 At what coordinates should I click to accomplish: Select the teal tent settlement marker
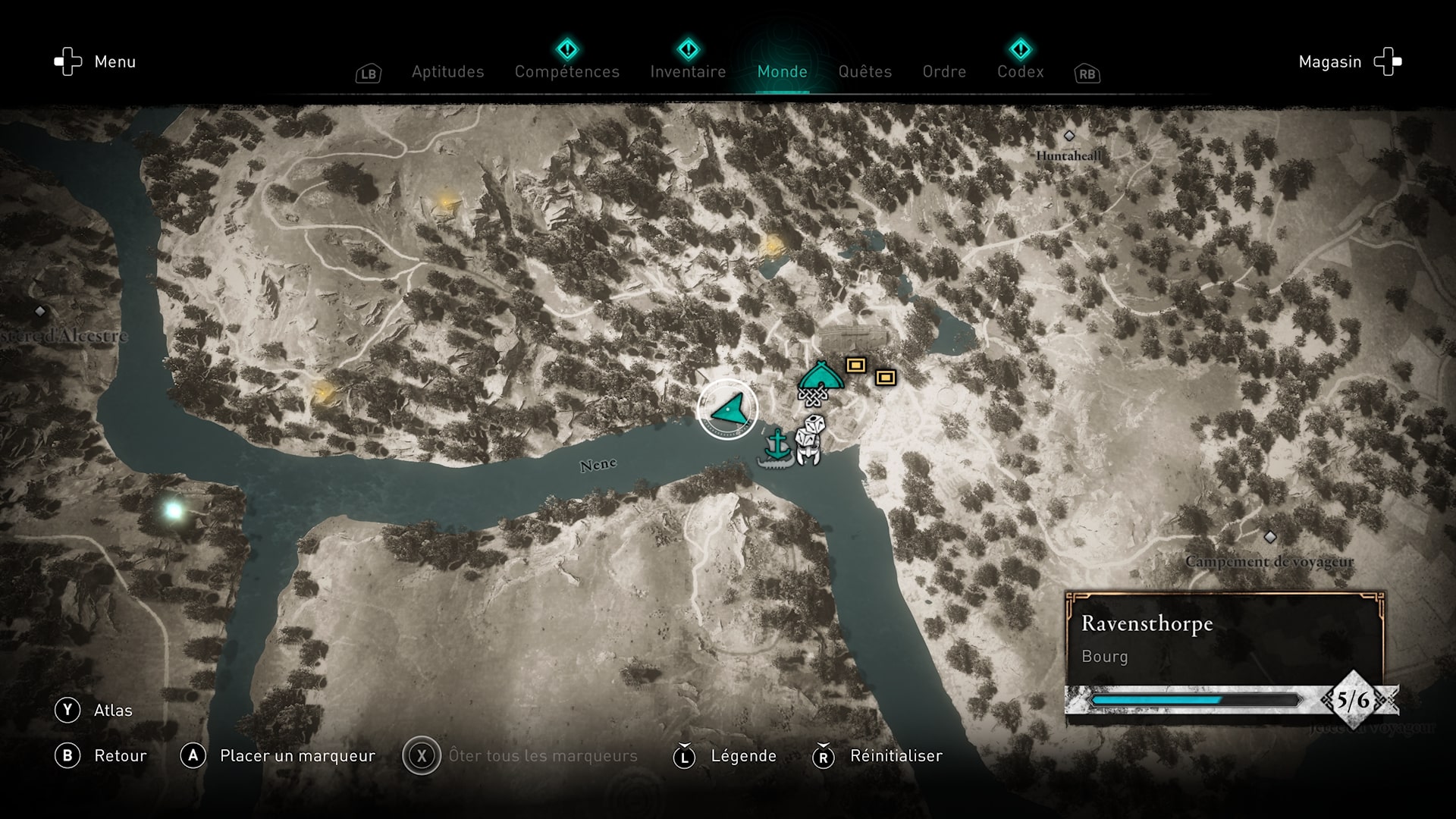click(x=820, y=375)
